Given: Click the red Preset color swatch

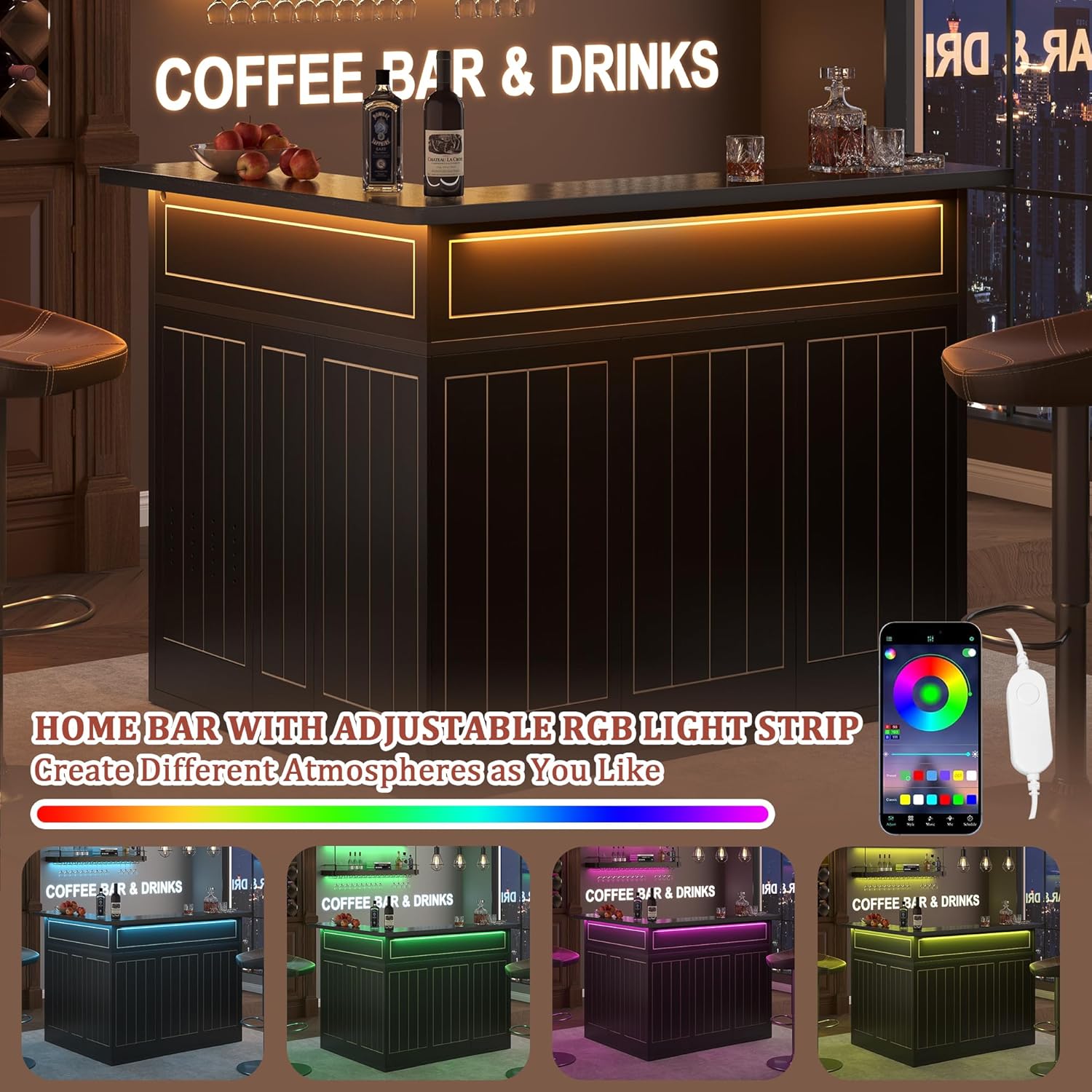Looking at the screenshot, I should [919, 775].
